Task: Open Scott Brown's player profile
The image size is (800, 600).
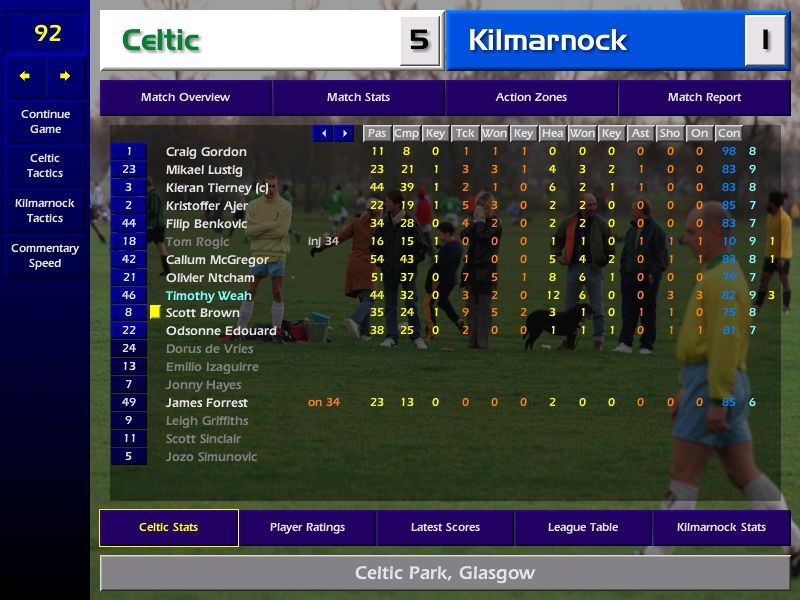Action: coord(202,313)
